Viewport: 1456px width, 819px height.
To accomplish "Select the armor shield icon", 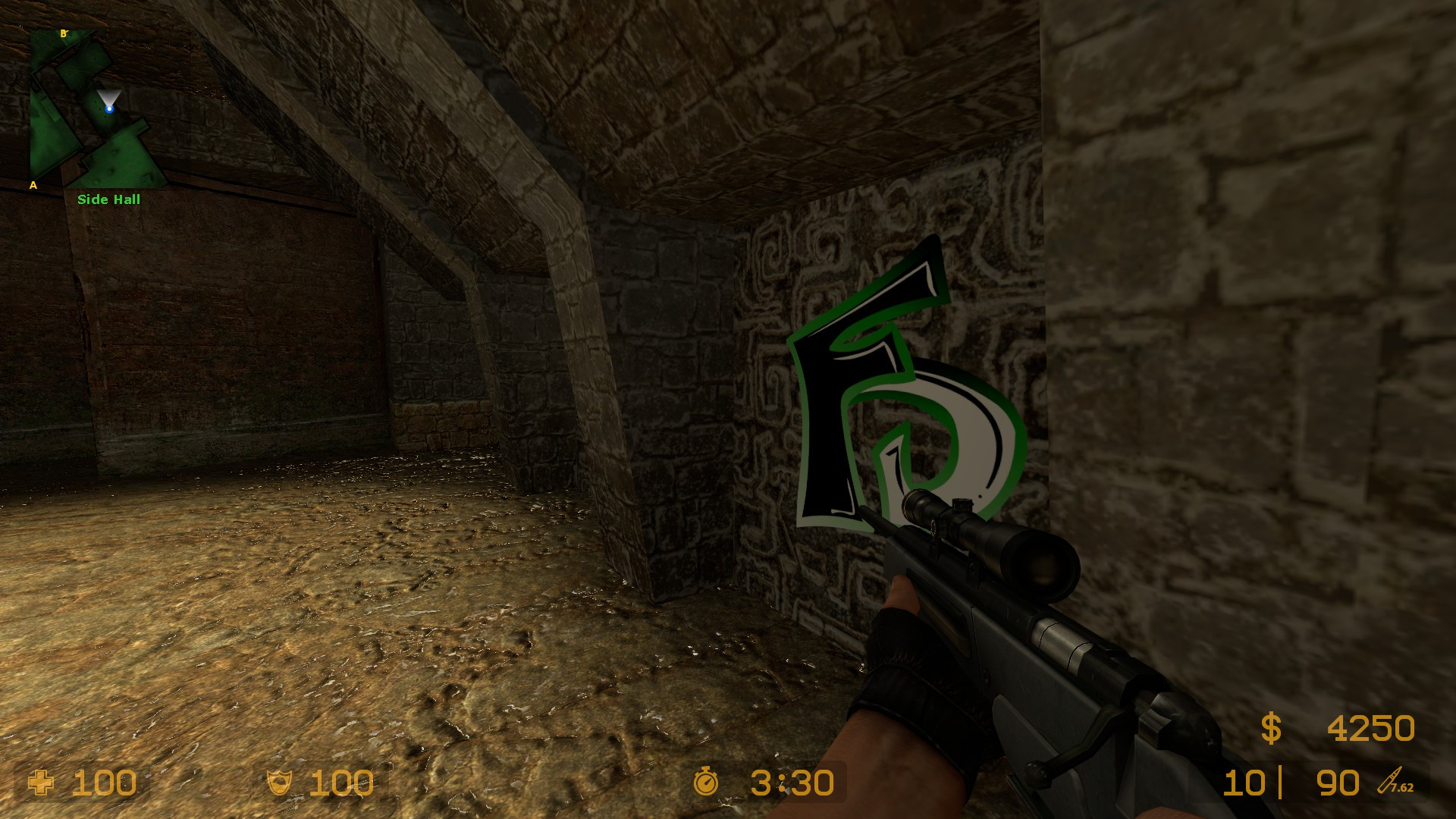I will point(281,781).
